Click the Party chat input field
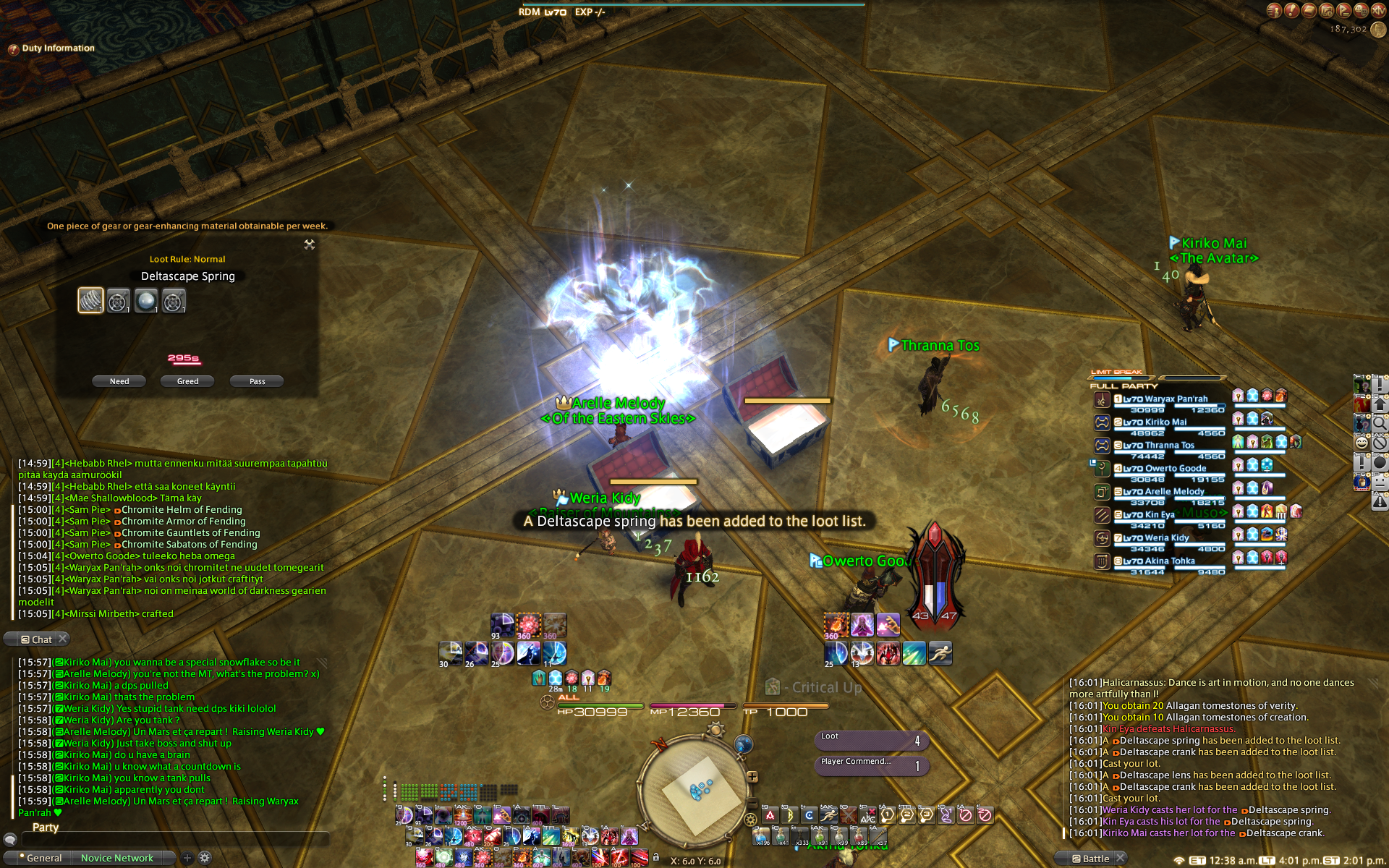 174,839
